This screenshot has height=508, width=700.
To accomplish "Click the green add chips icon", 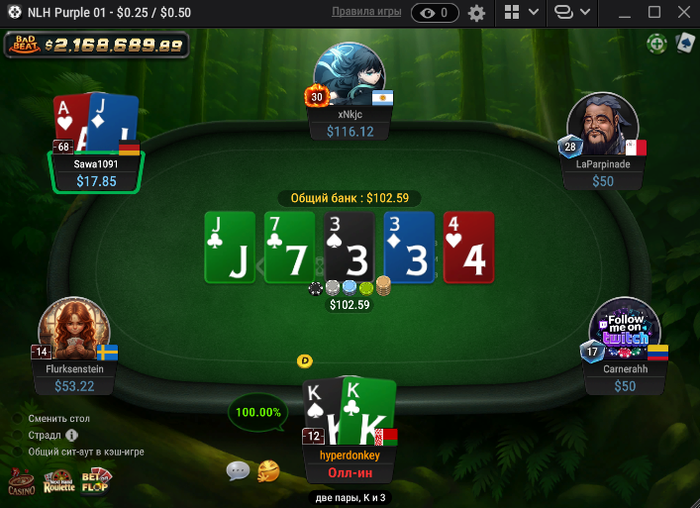I will [656, 44].
